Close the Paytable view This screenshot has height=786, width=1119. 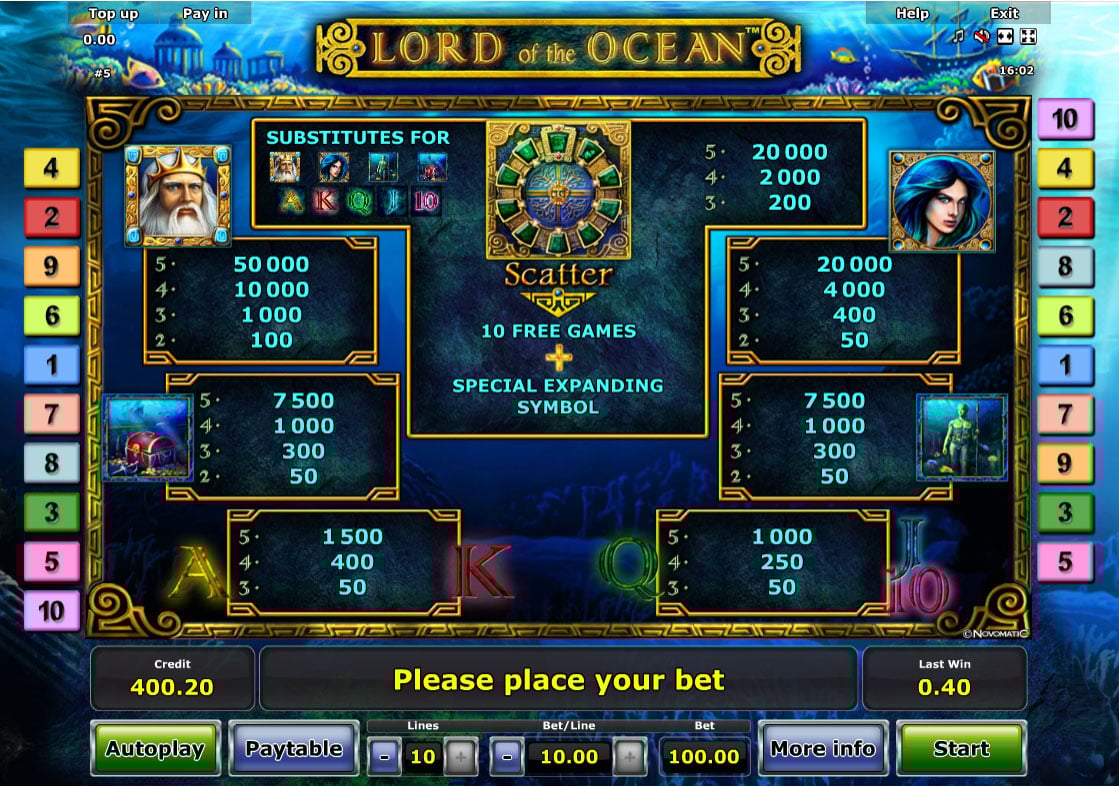click(x=293, y=748)
